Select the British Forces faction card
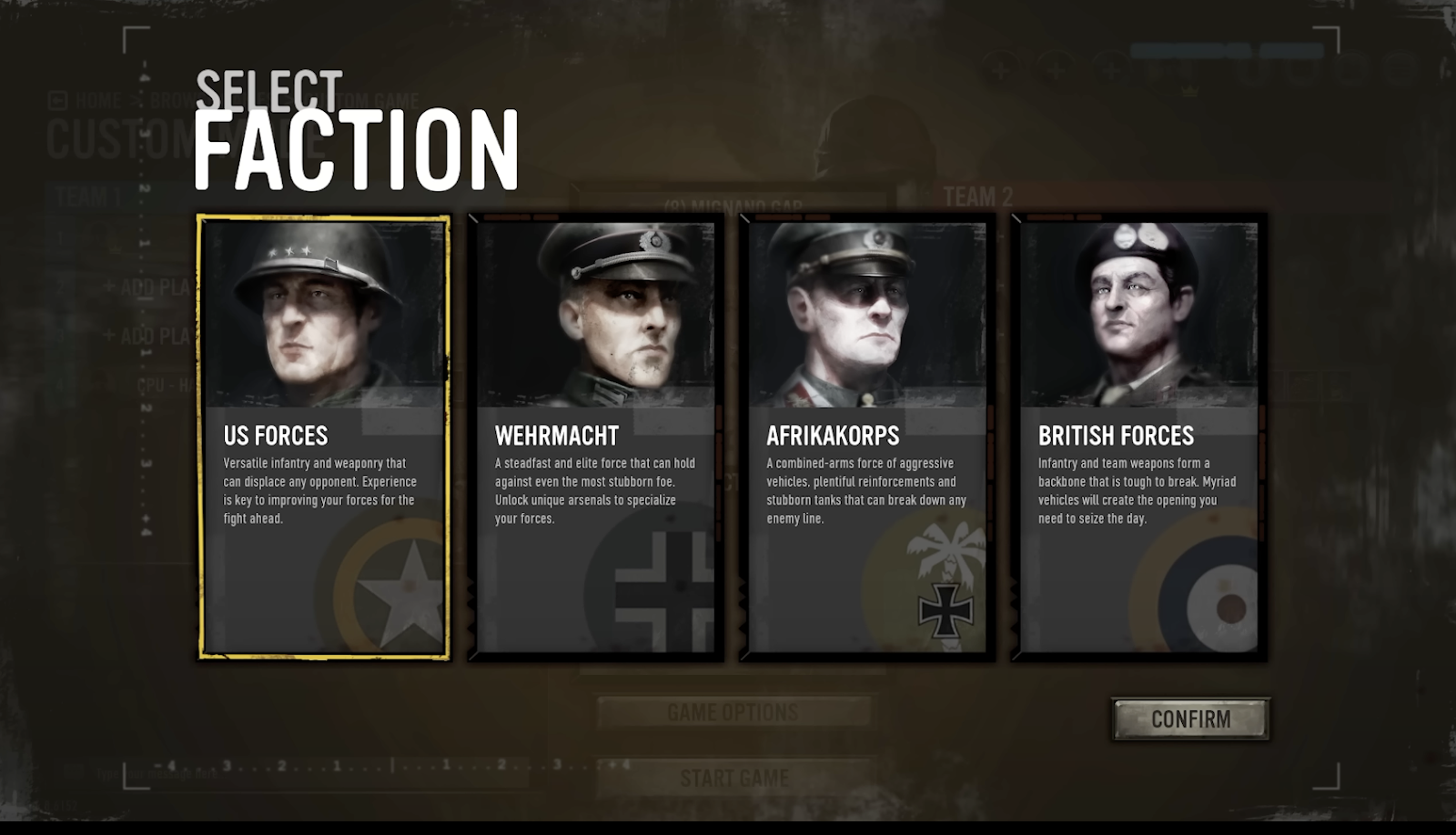The width and height of the screenshot is (1456, 835). pos(1138,437)
